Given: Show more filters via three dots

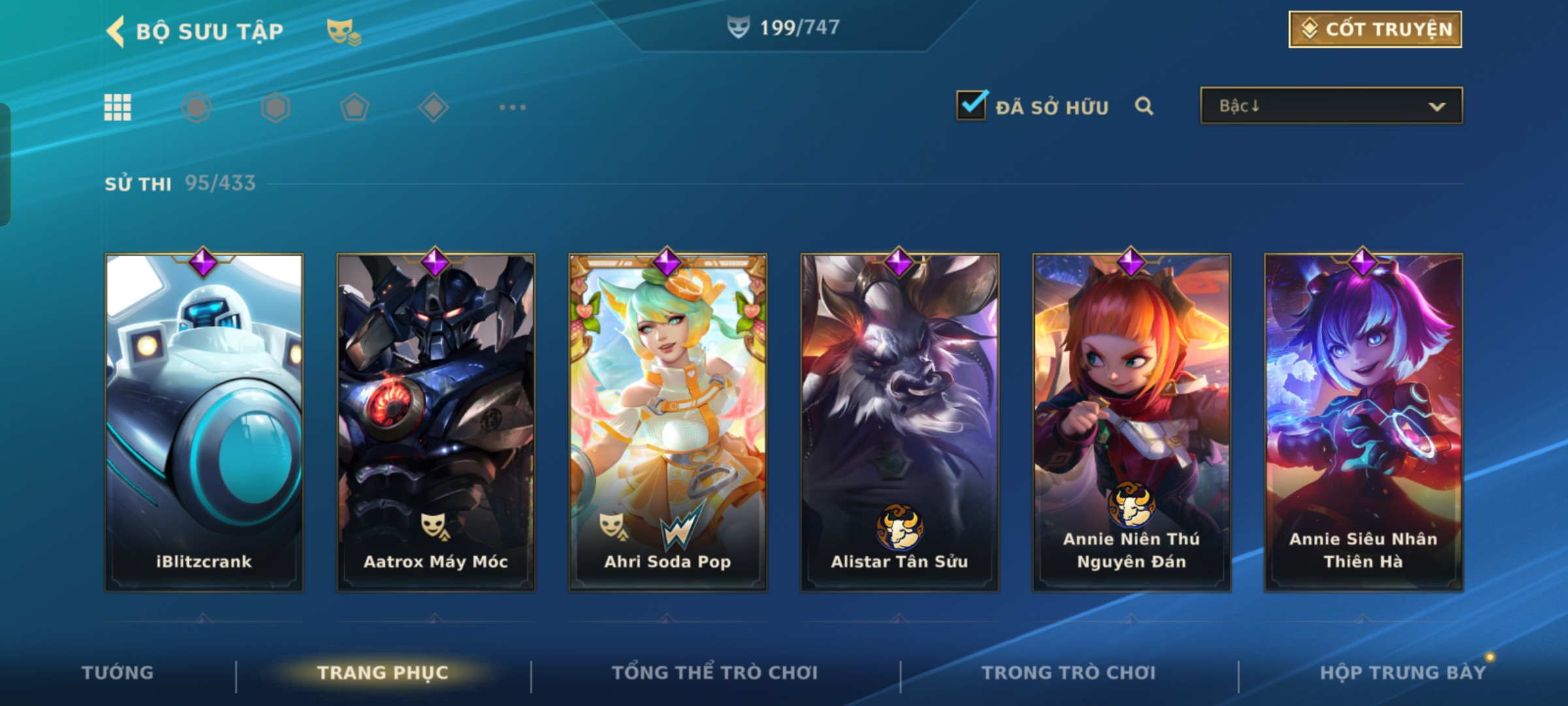Looking at the screenshot, I should point(512,107).
